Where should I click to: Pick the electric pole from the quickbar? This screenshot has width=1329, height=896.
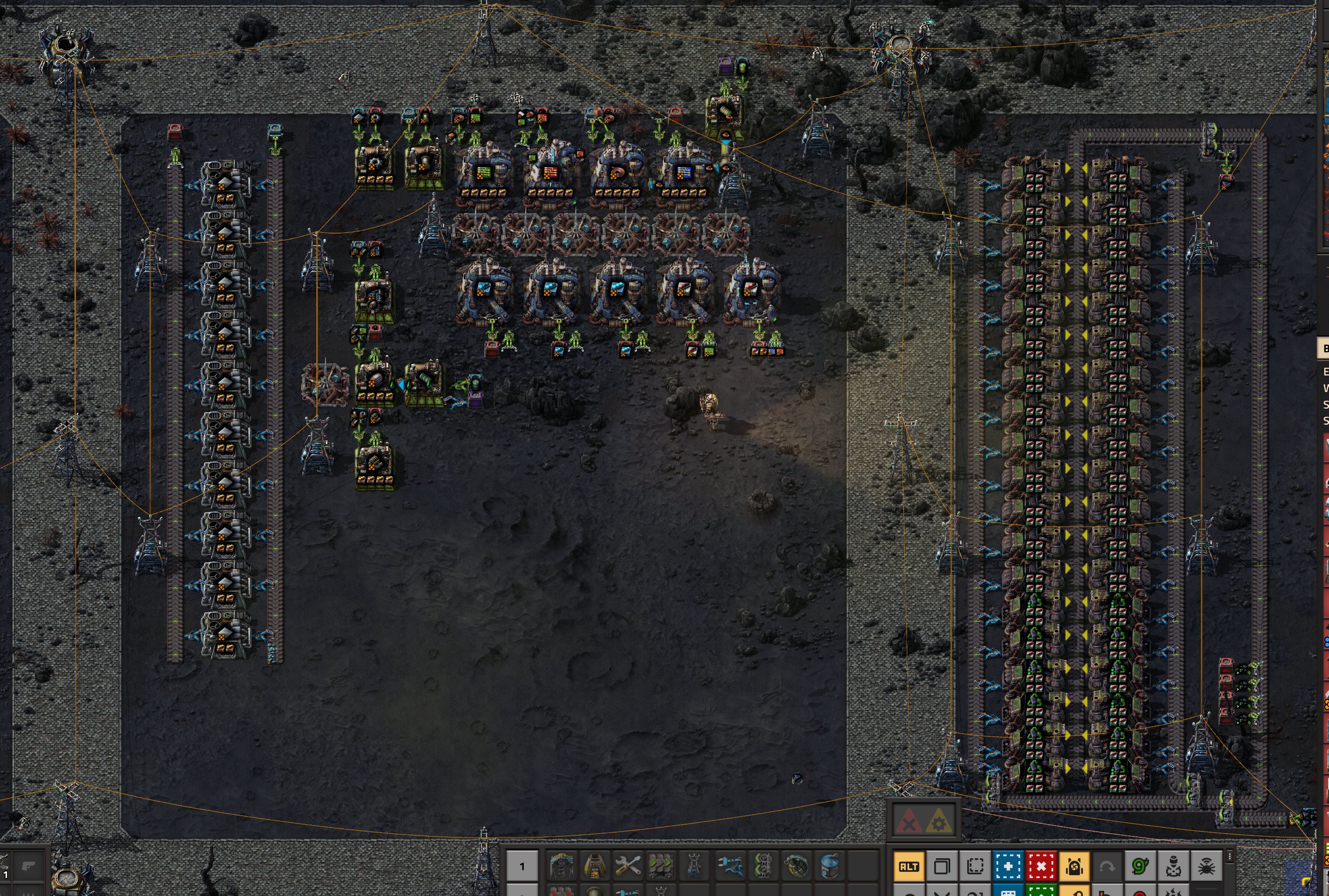694,866
